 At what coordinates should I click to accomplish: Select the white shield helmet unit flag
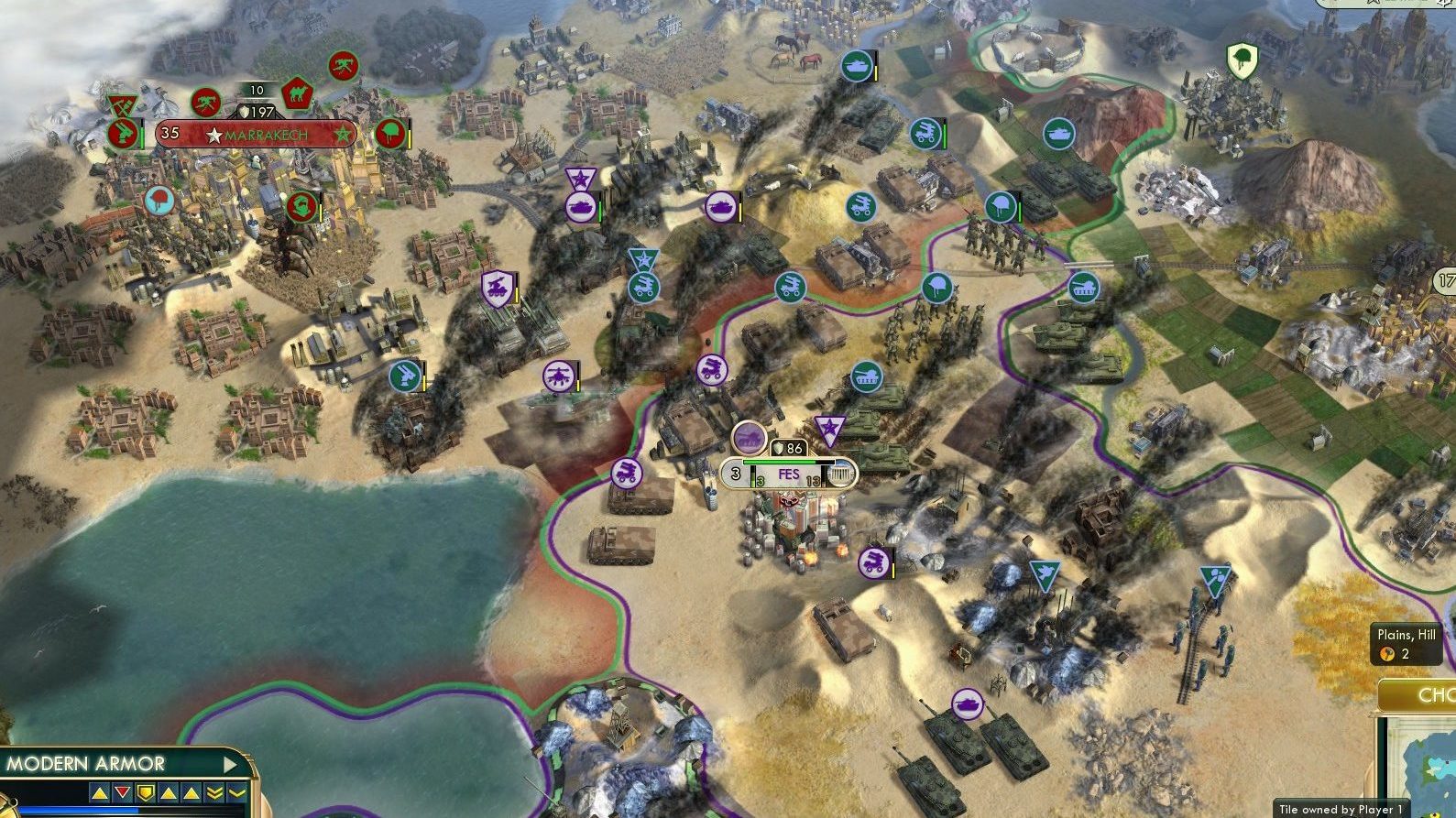pos(1242,60)
